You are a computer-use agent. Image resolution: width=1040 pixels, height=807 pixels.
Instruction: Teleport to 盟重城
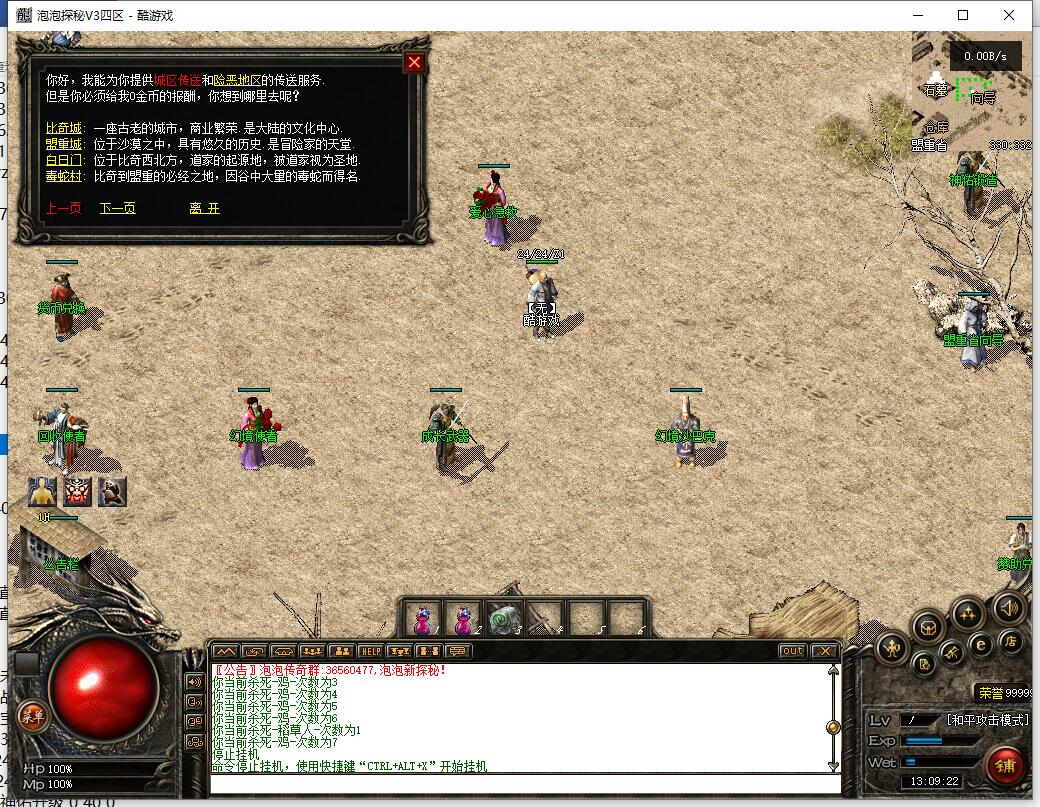coord(64,144)
